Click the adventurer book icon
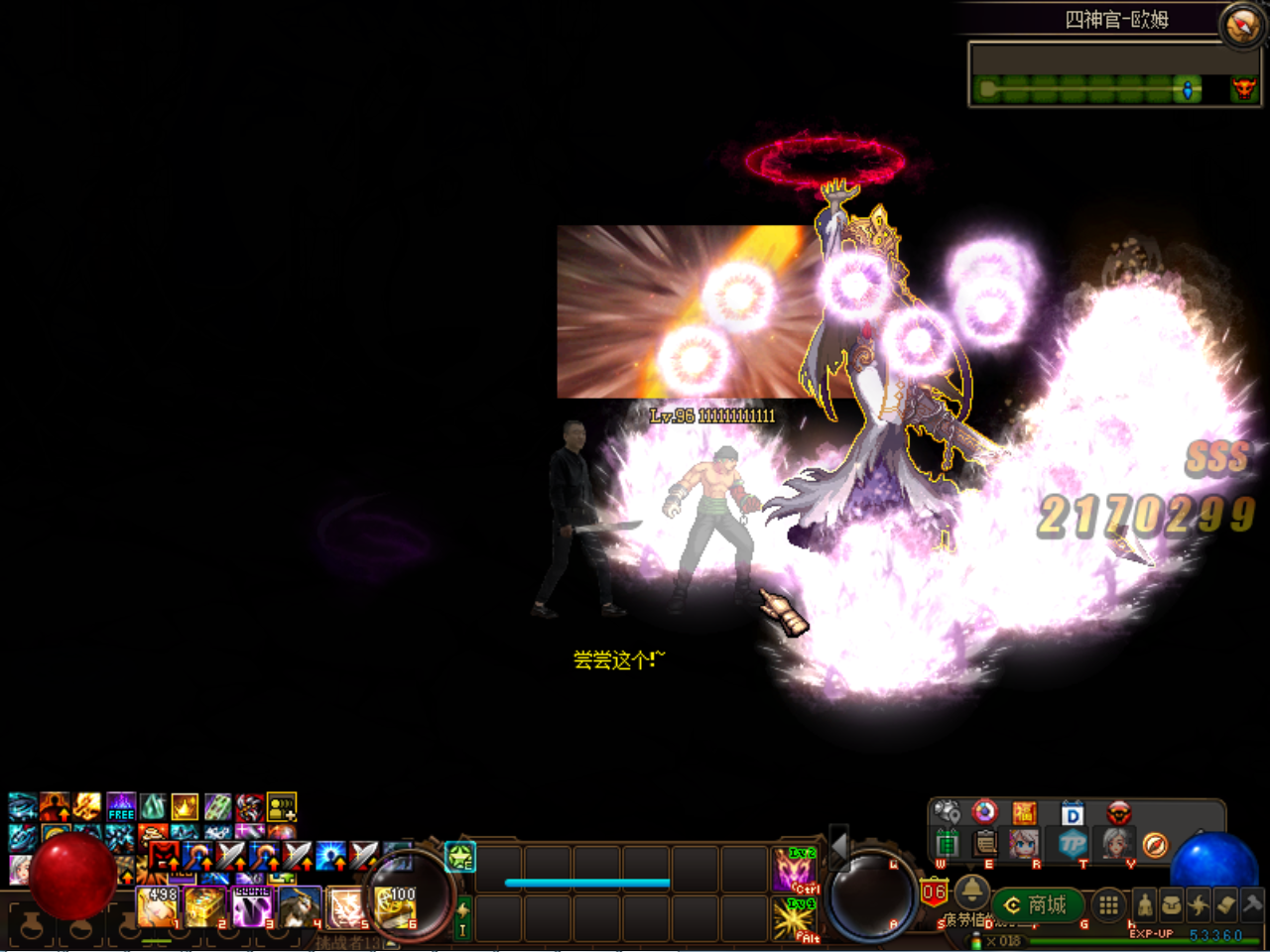The image size is (1270, 952). pos(1227,906)
